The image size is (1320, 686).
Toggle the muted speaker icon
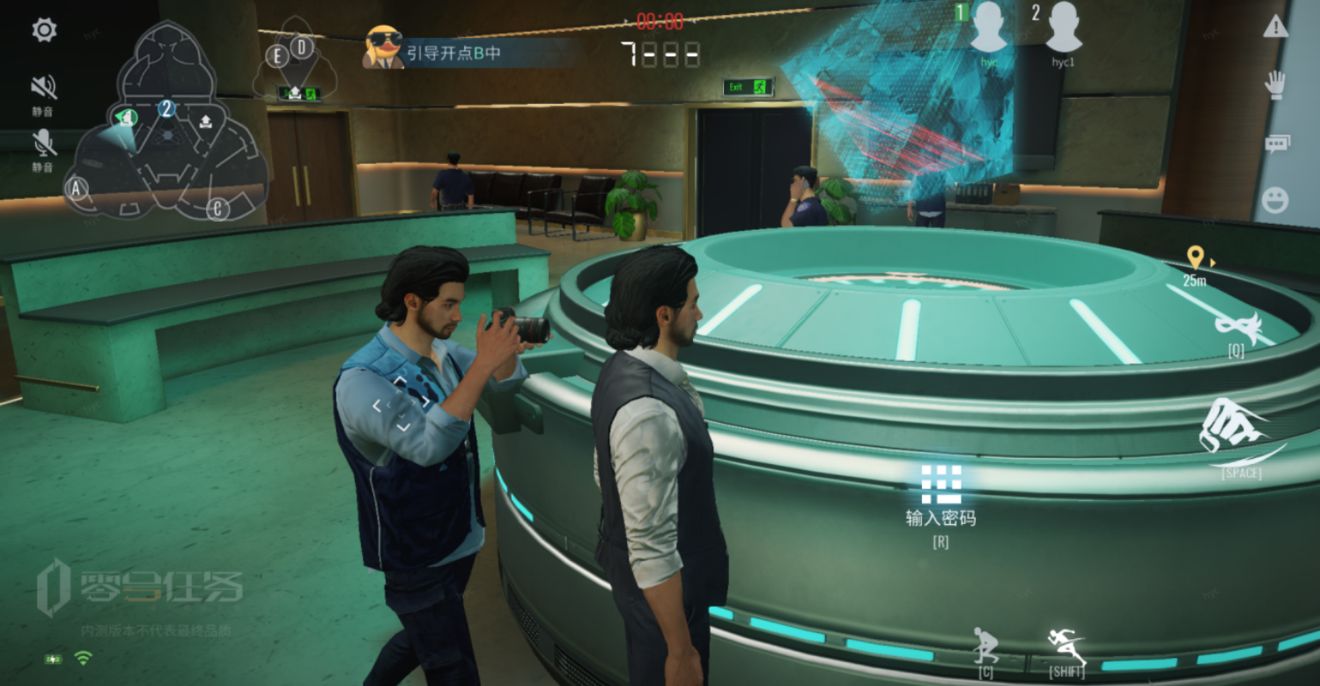[x=44, y=87]
